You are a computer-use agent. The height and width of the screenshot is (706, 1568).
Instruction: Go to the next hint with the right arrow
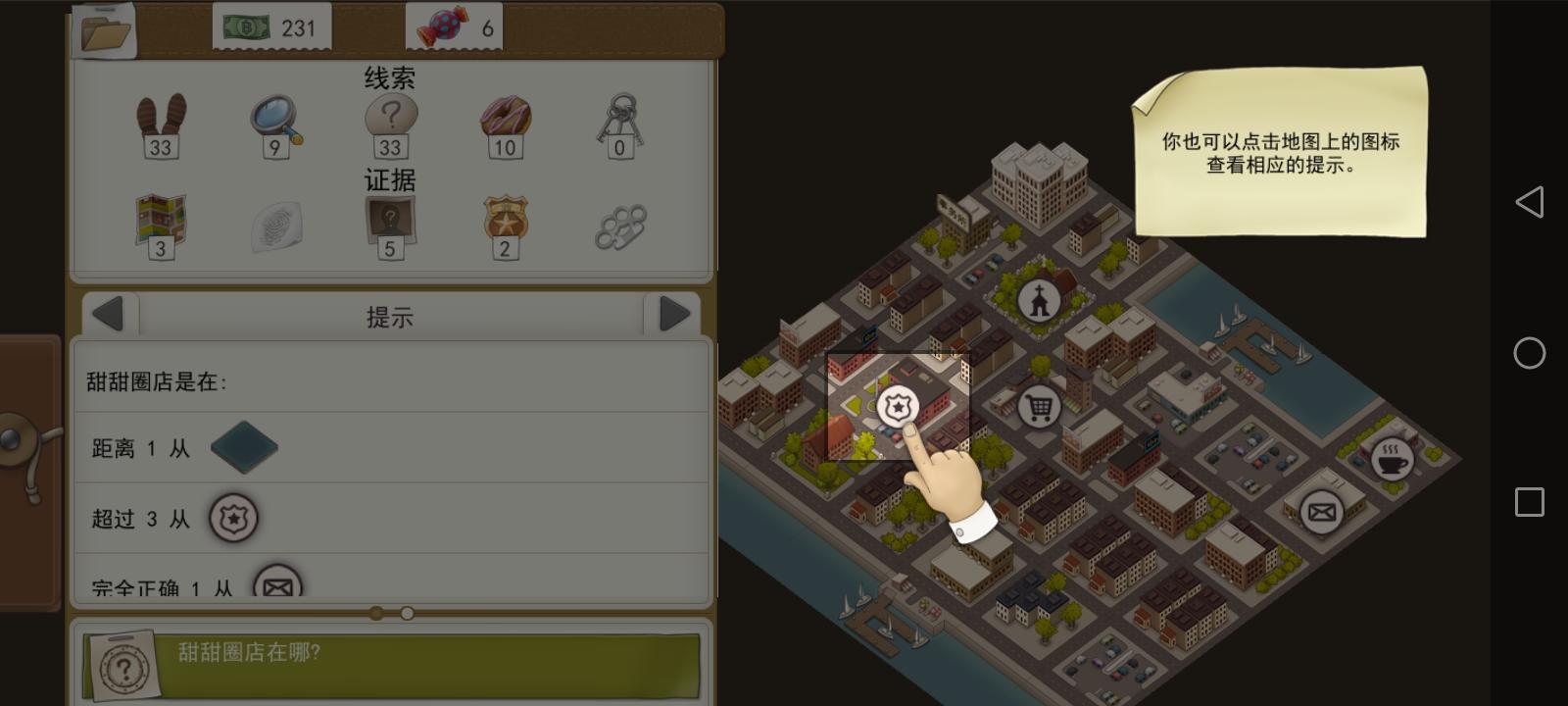(x=672, y=314)
